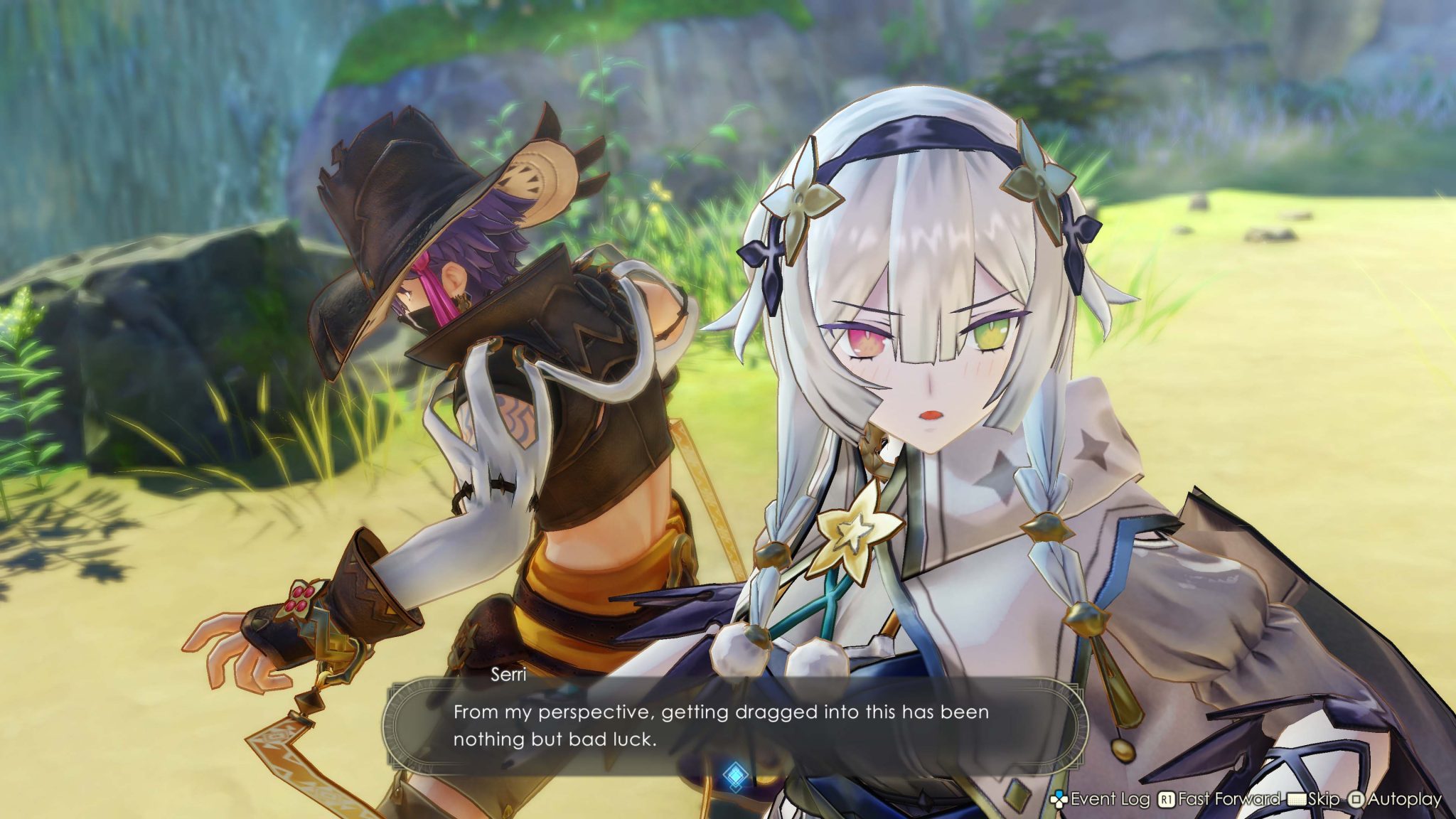Click the touchpad icon next to Skip

click(1296, 799)
